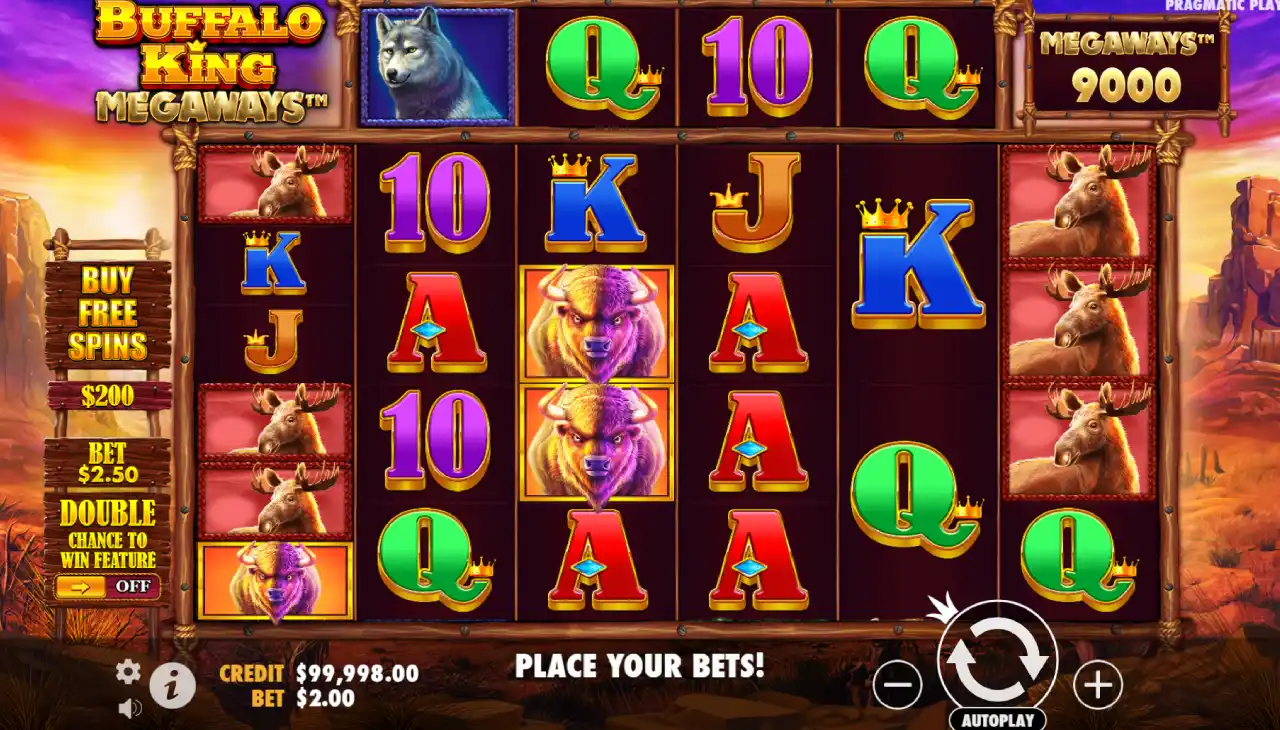
Task: Increase the bet with the plus button
Action: 1098,685
